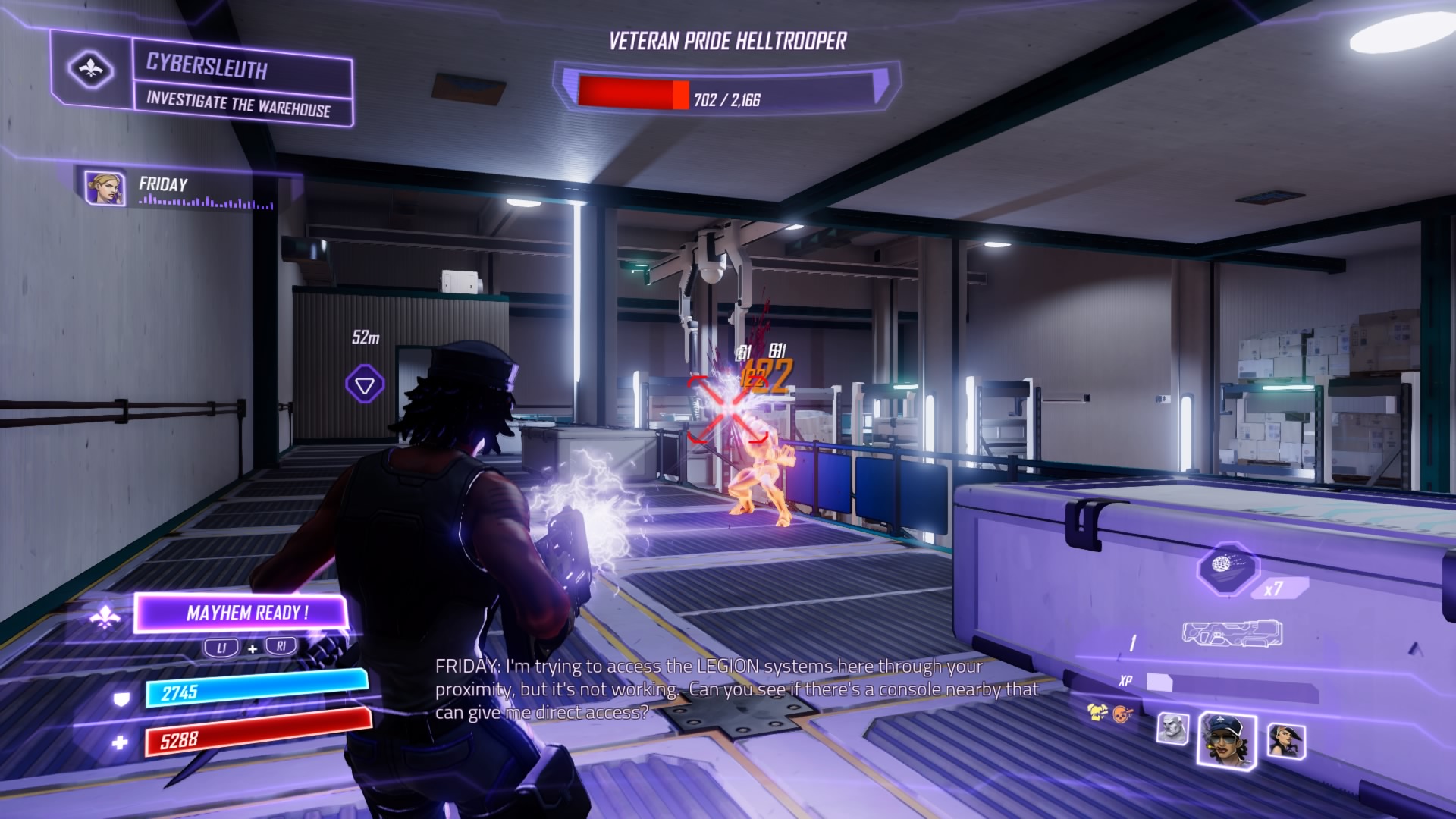Screen dimensions: 1456x819
Task: Activate the Mayhem Ready ability banner
Action: click(x=241, y=613)
